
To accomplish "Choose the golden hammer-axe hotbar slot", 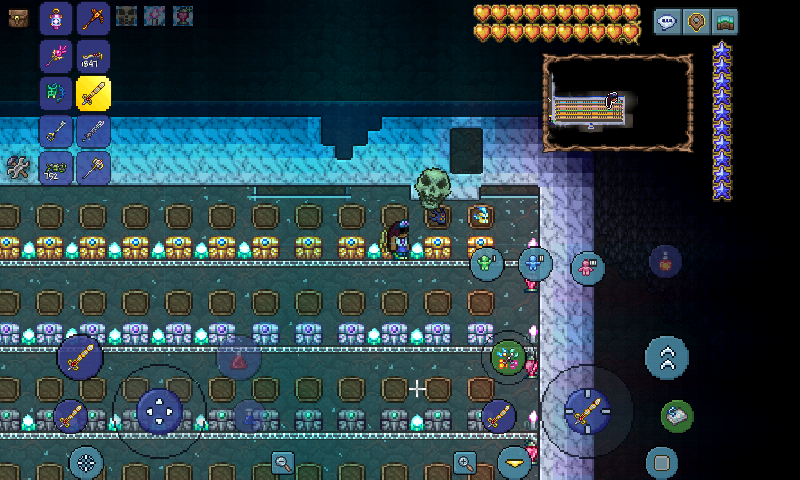I will [x=93, y=168].
